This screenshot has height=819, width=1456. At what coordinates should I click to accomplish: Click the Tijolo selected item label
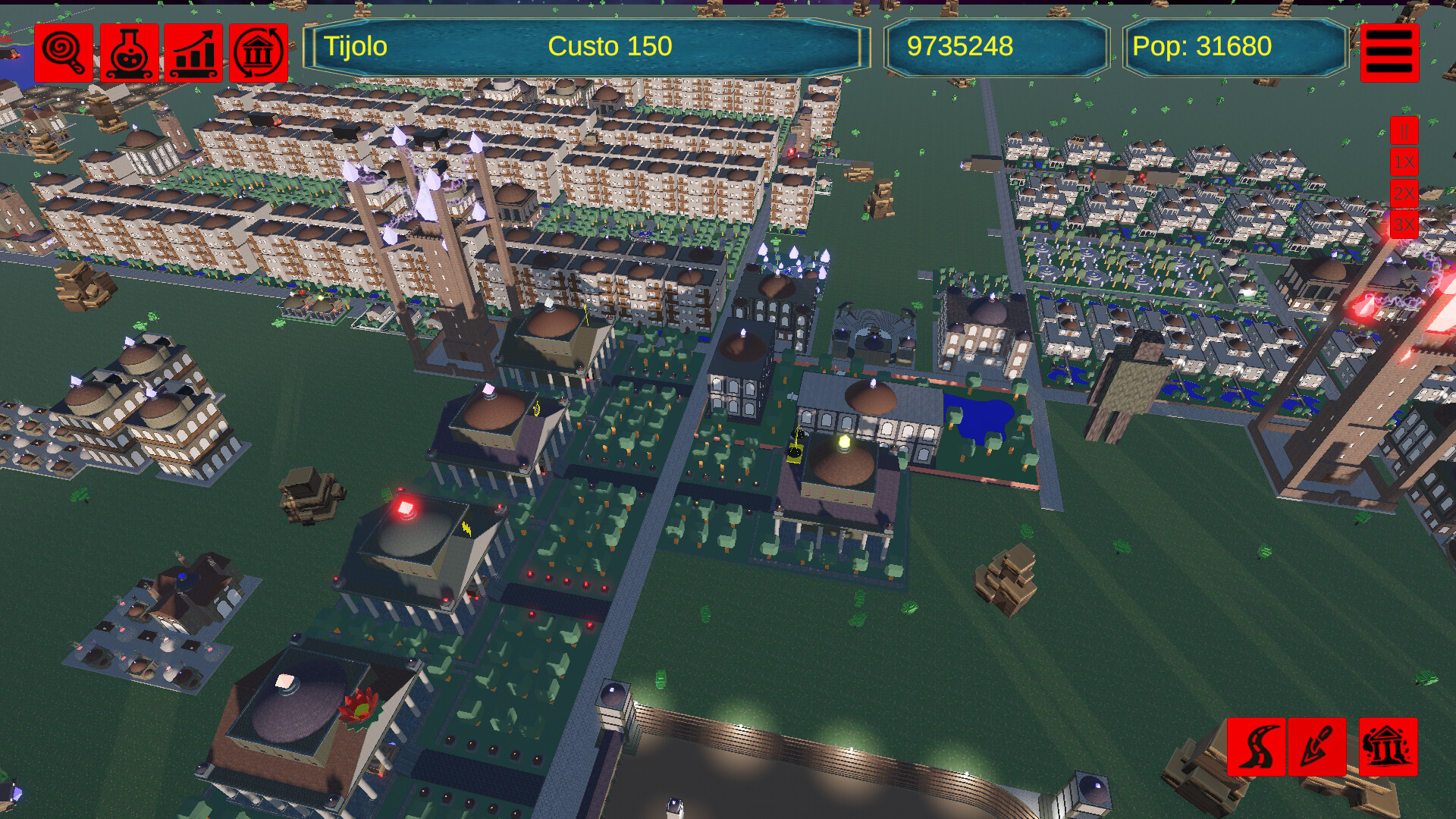pos(355,45)
